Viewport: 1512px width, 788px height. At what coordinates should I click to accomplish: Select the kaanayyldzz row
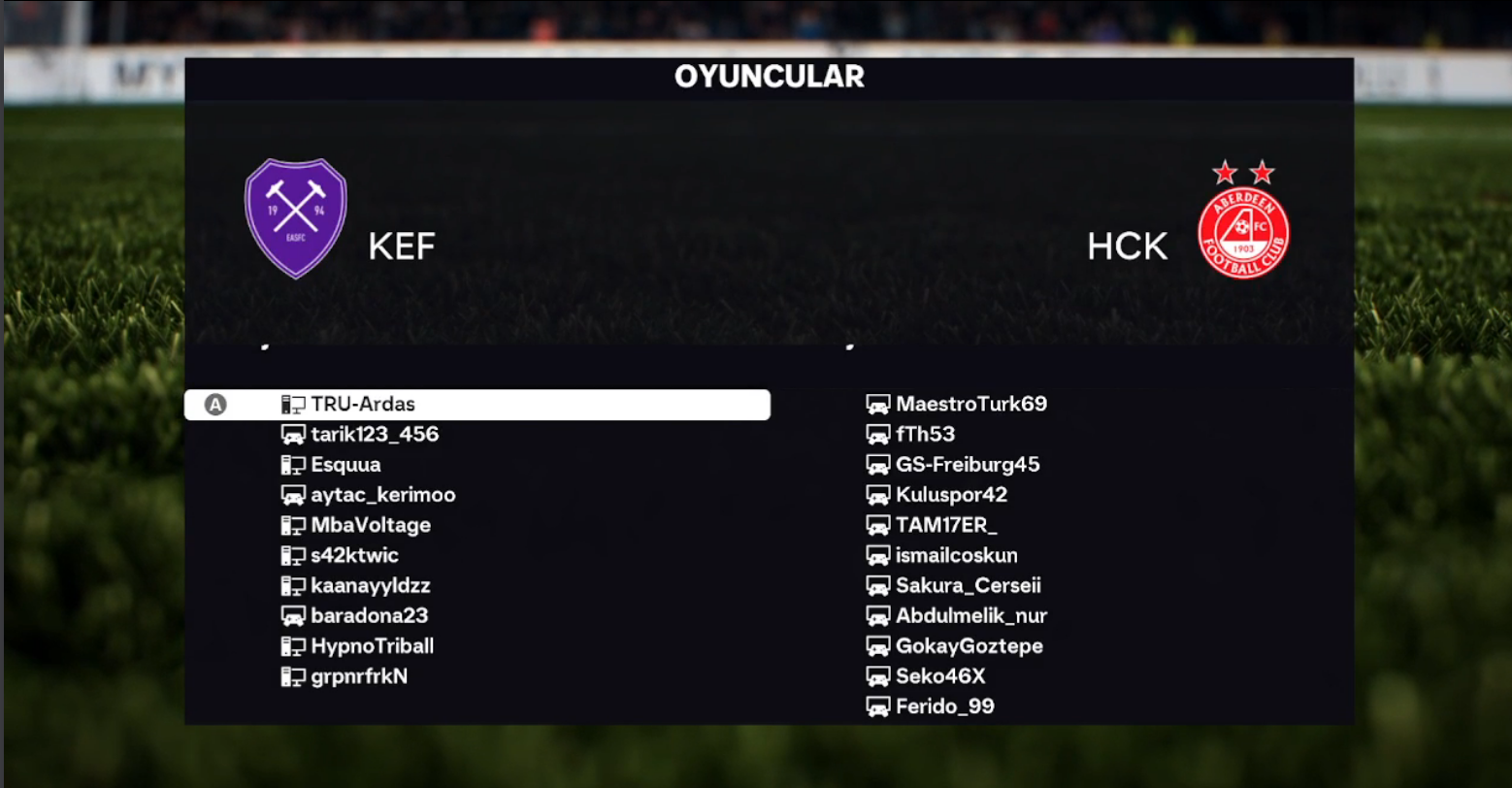coord(370,586)
